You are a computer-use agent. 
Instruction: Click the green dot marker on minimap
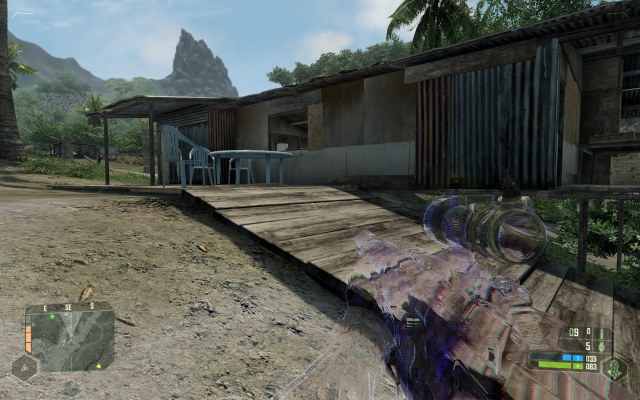[x=52, y=318]
